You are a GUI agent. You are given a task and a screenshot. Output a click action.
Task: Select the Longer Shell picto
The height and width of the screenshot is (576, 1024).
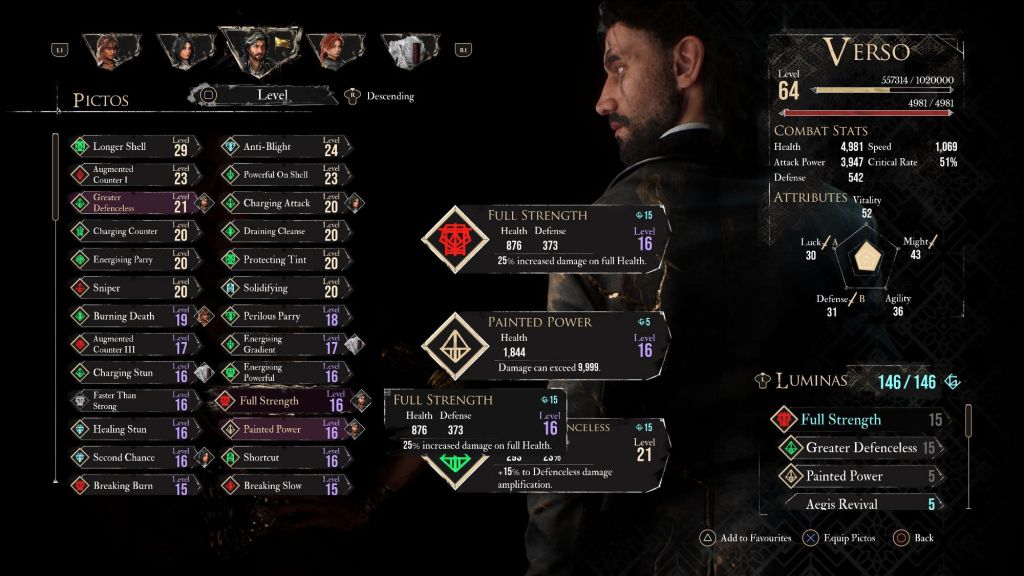[x=132, y=147]
